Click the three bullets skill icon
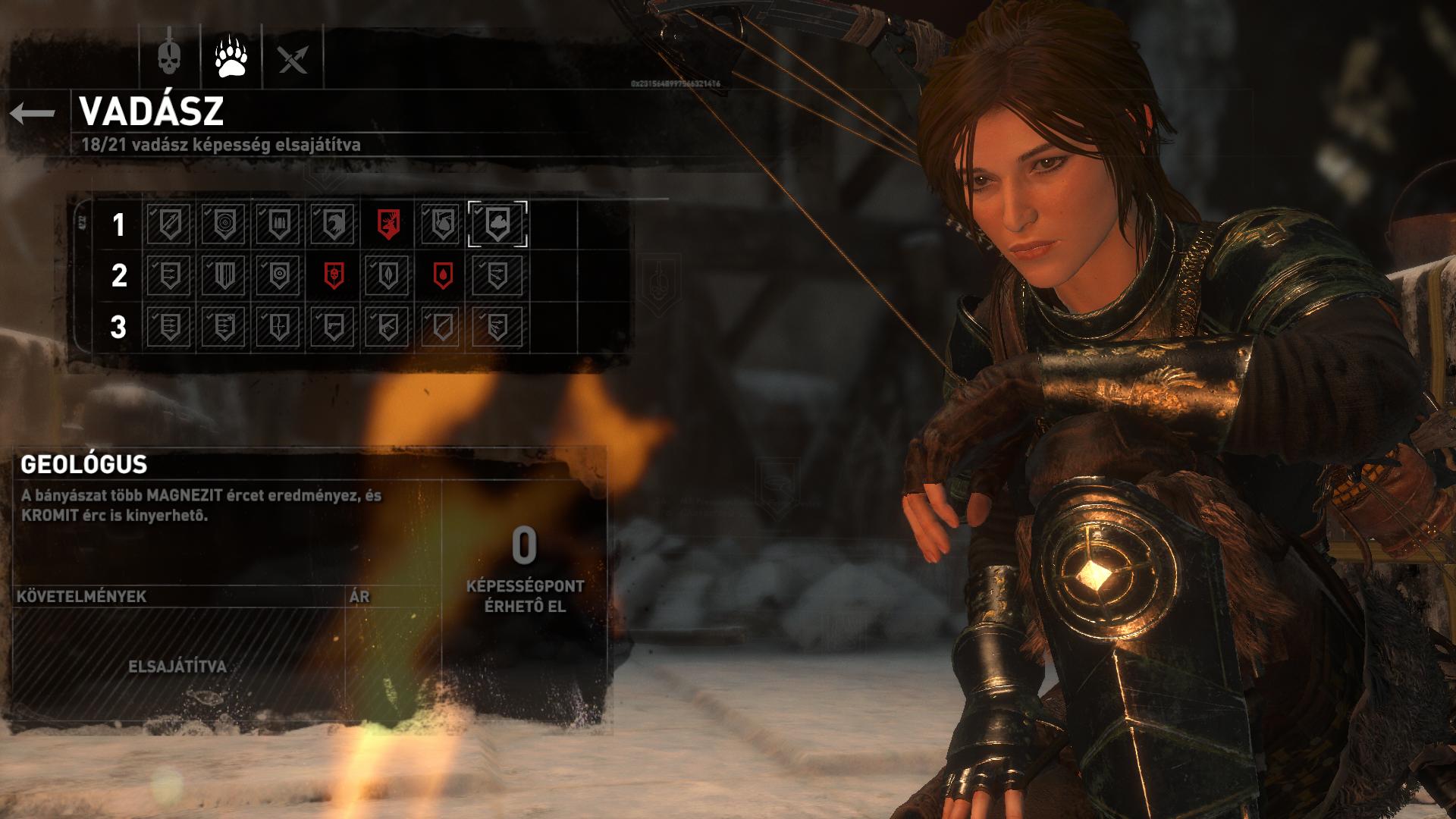 click(x=279, y=224)
